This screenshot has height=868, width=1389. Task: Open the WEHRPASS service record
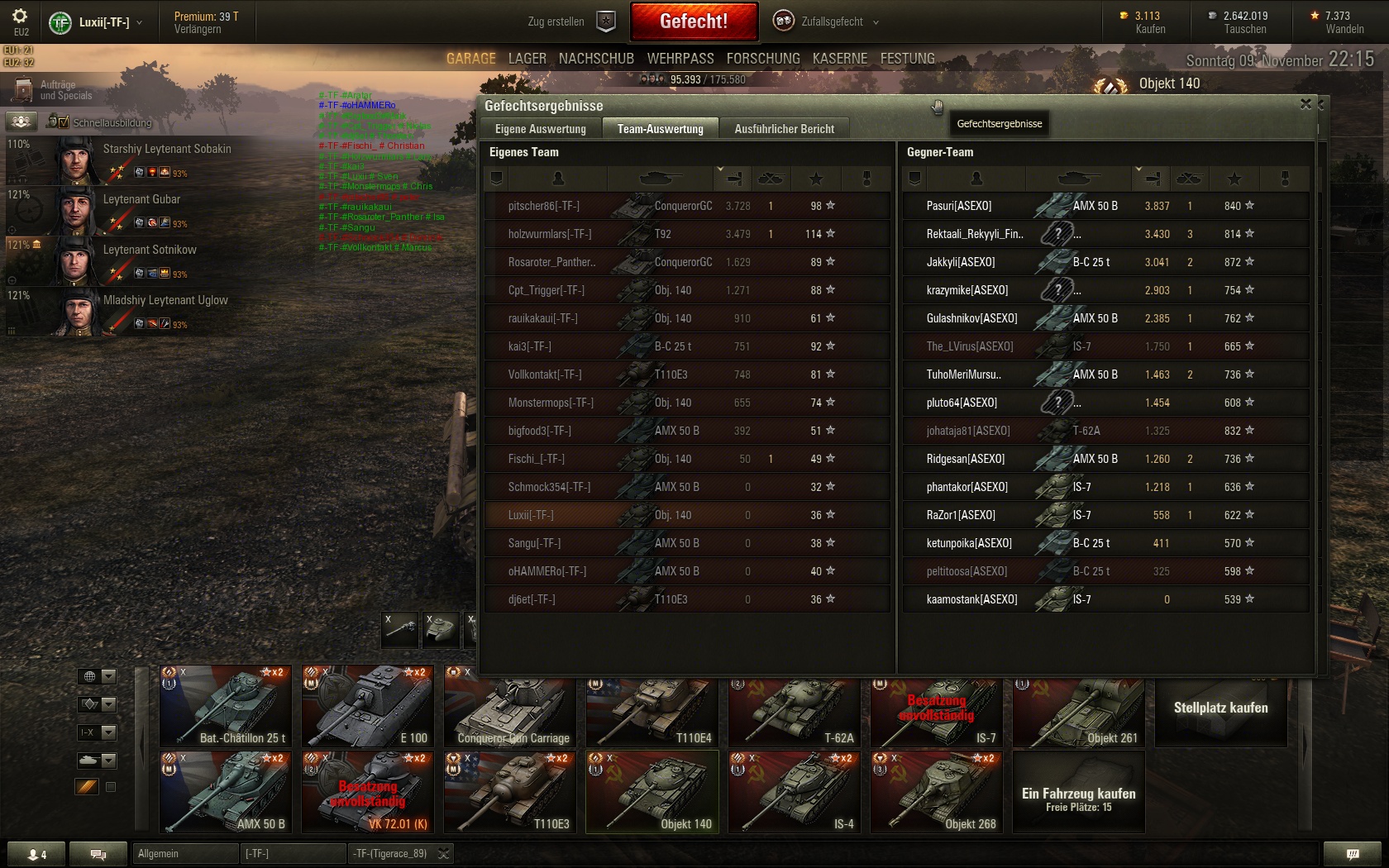(x=680, y=59)
